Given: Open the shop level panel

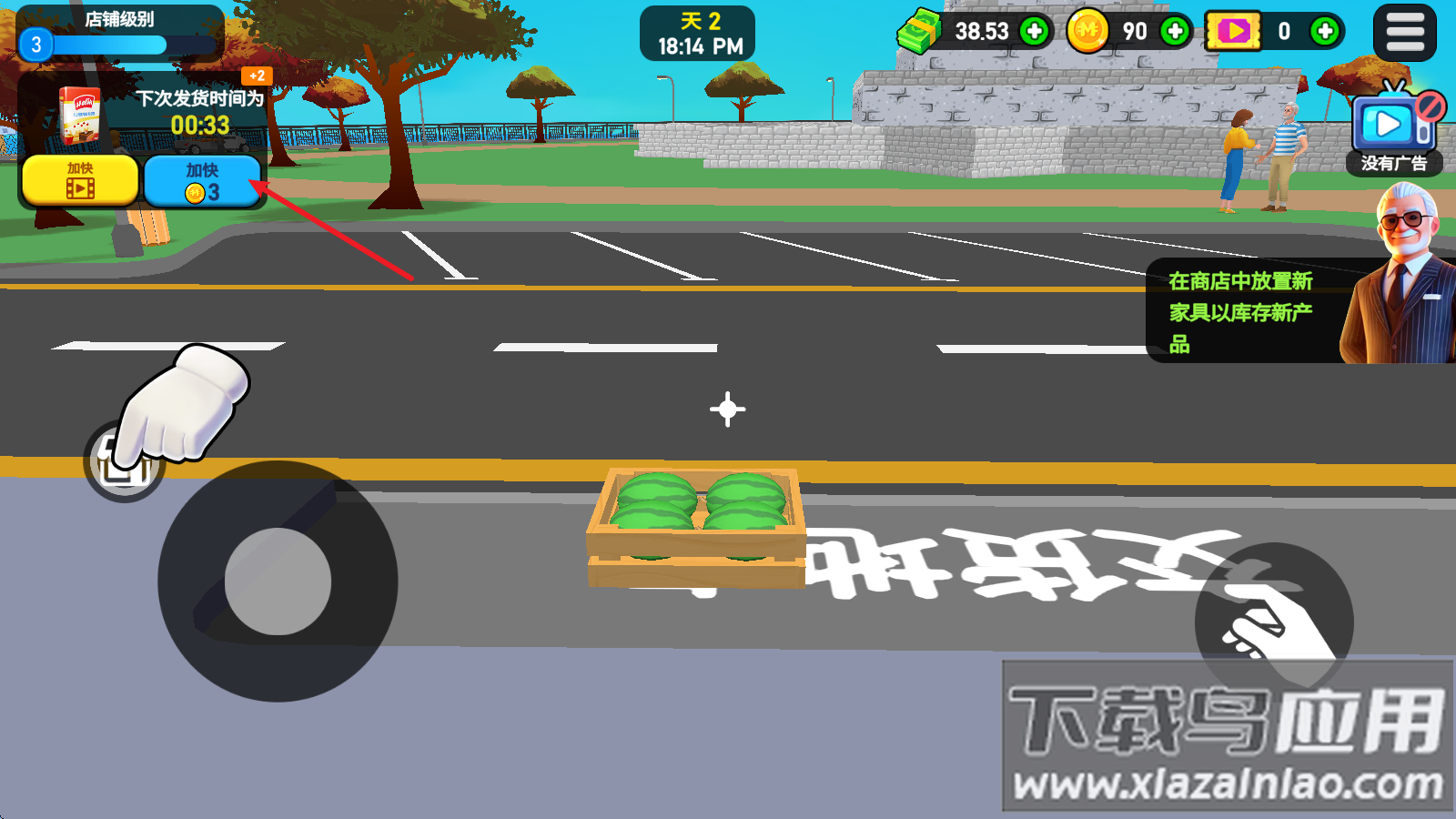Looking at the screenshot, I should (119, 34).
